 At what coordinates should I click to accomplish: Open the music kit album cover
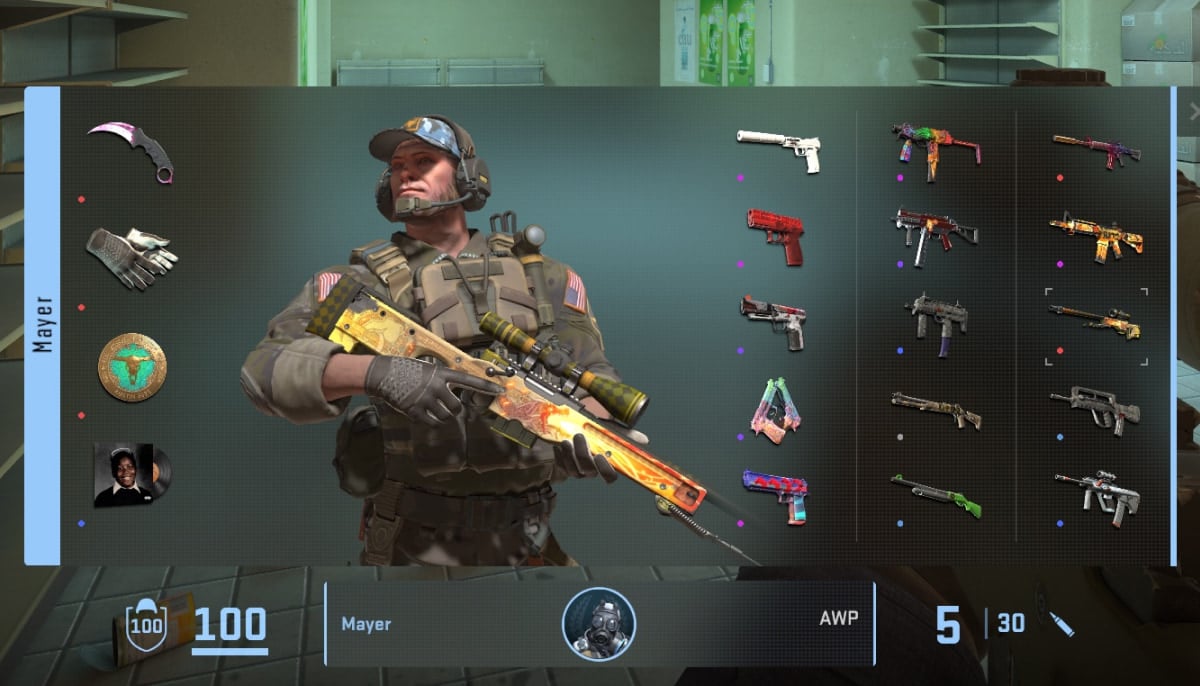pos(131,474)
